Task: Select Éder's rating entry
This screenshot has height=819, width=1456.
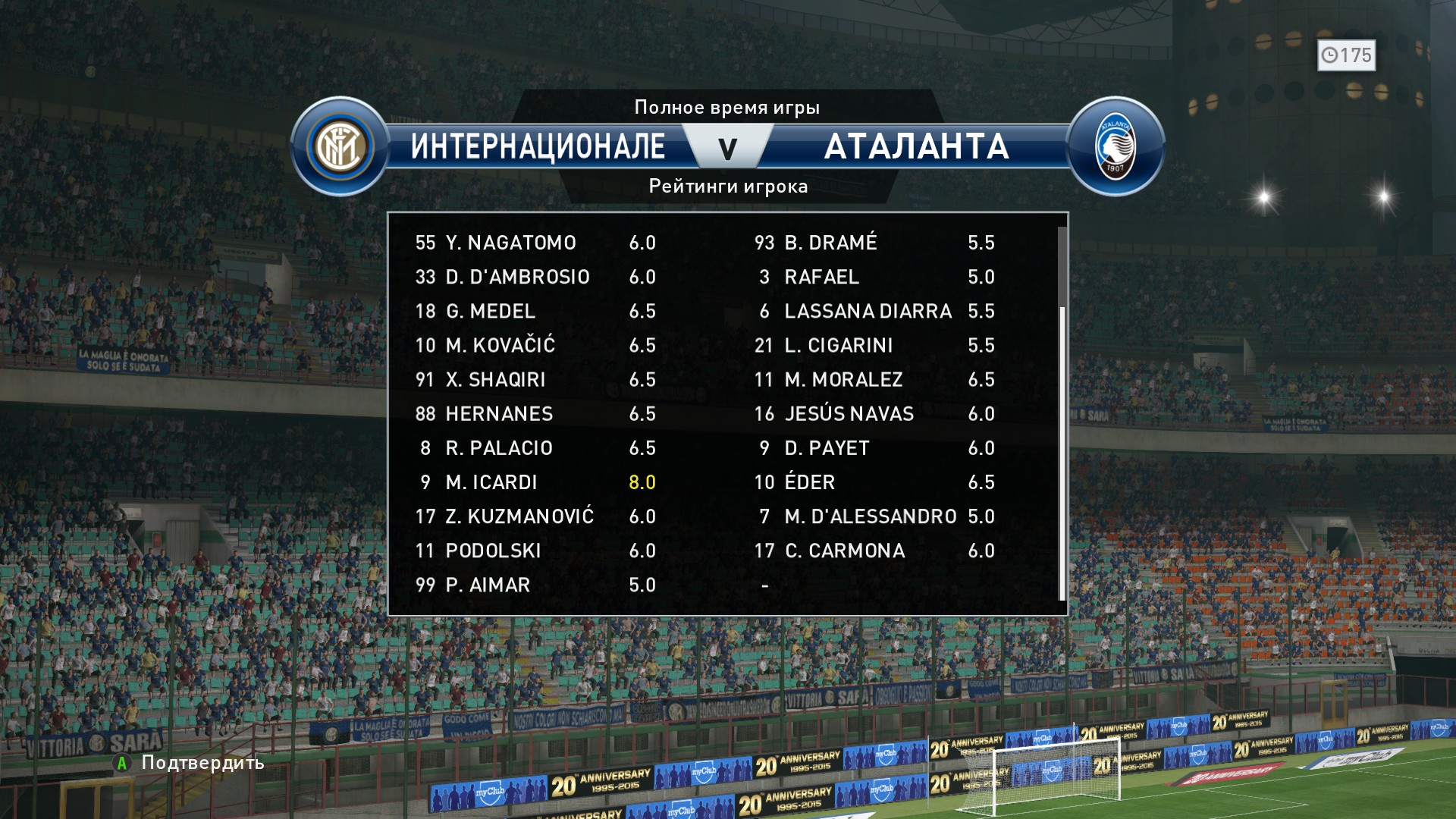Action: tap(874, 482)
